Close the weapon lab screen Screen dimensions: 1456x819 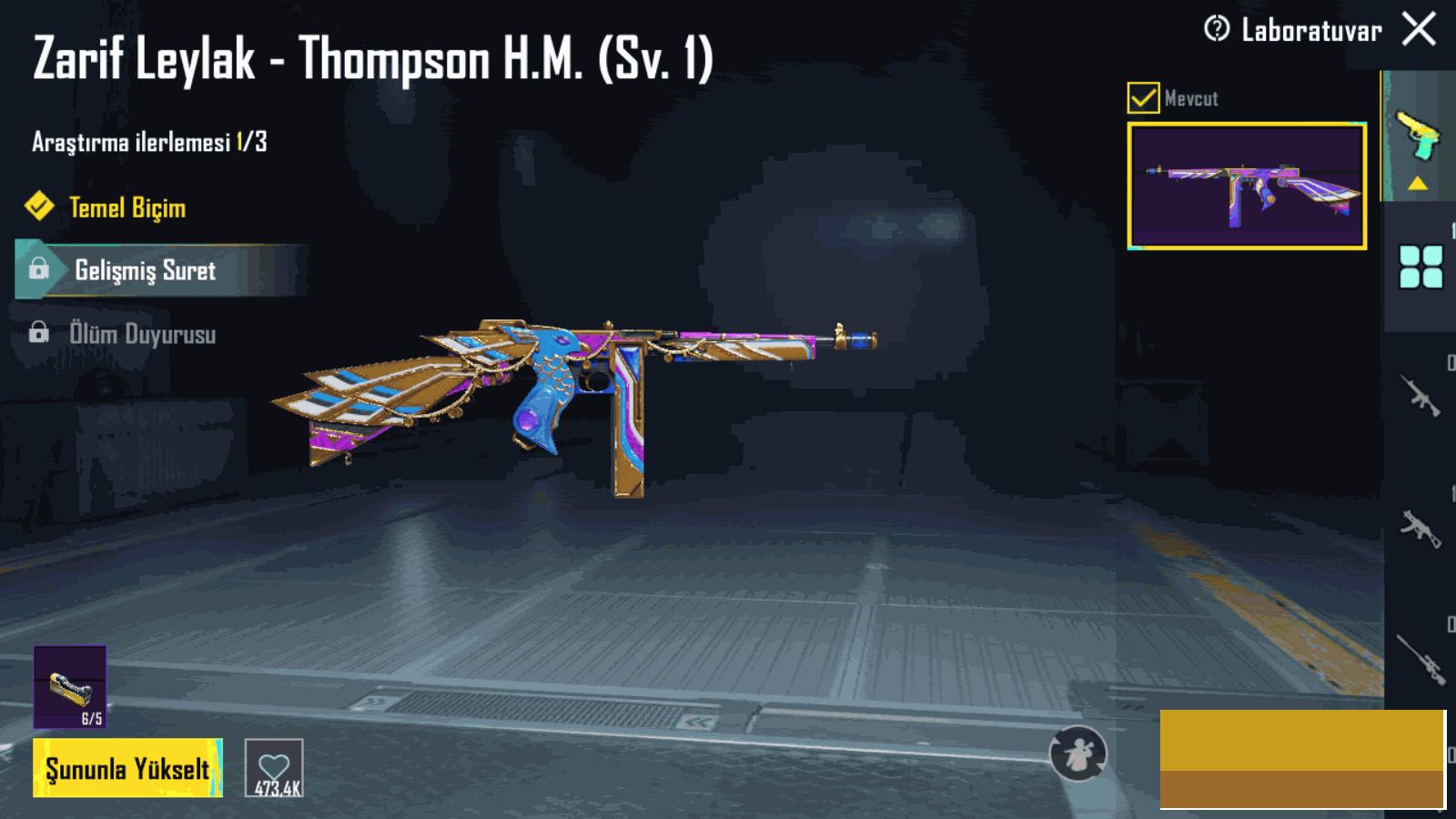[1419, 29]
